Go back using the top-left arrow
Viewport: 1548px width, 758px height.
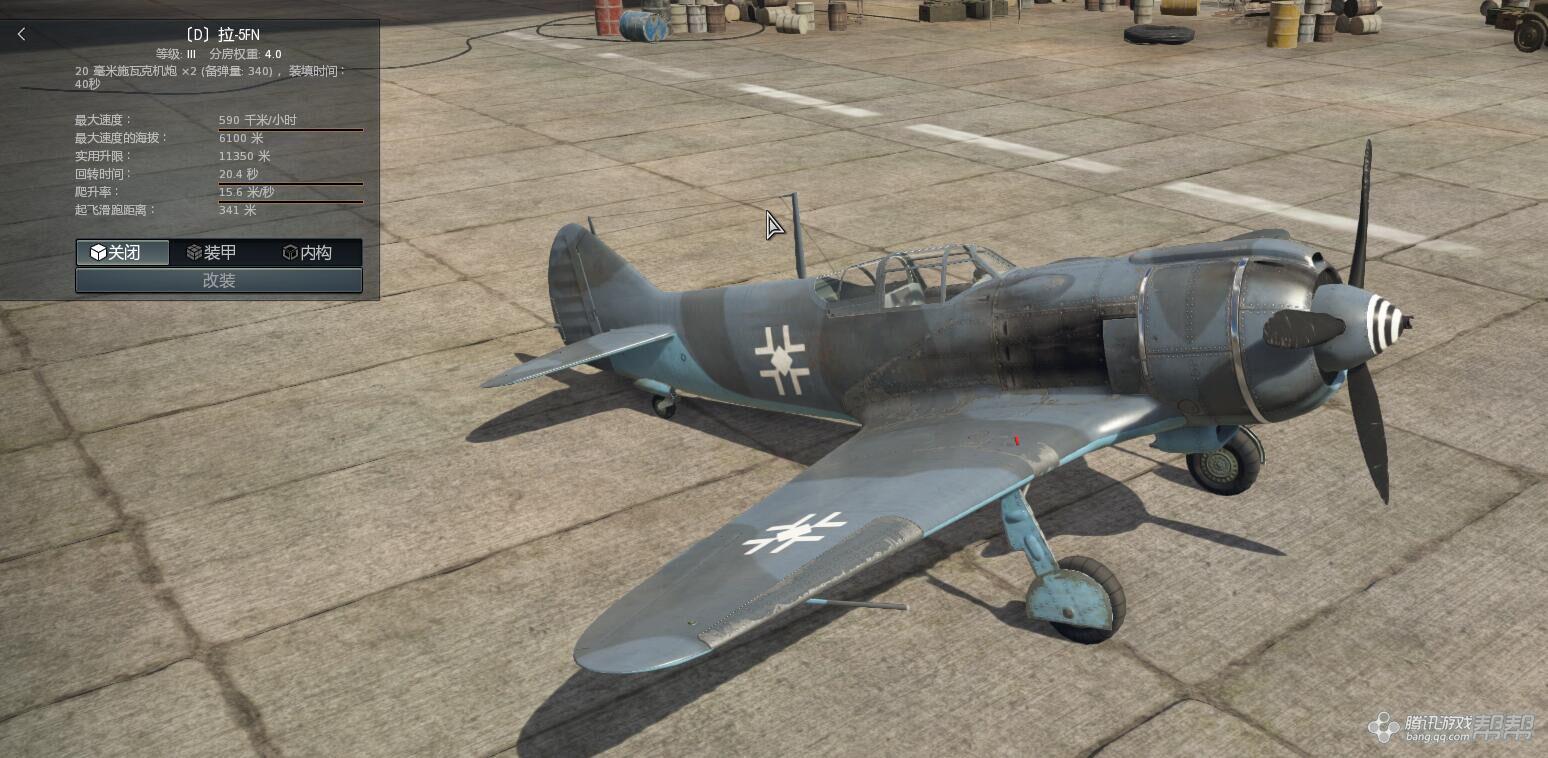point(22,34)
